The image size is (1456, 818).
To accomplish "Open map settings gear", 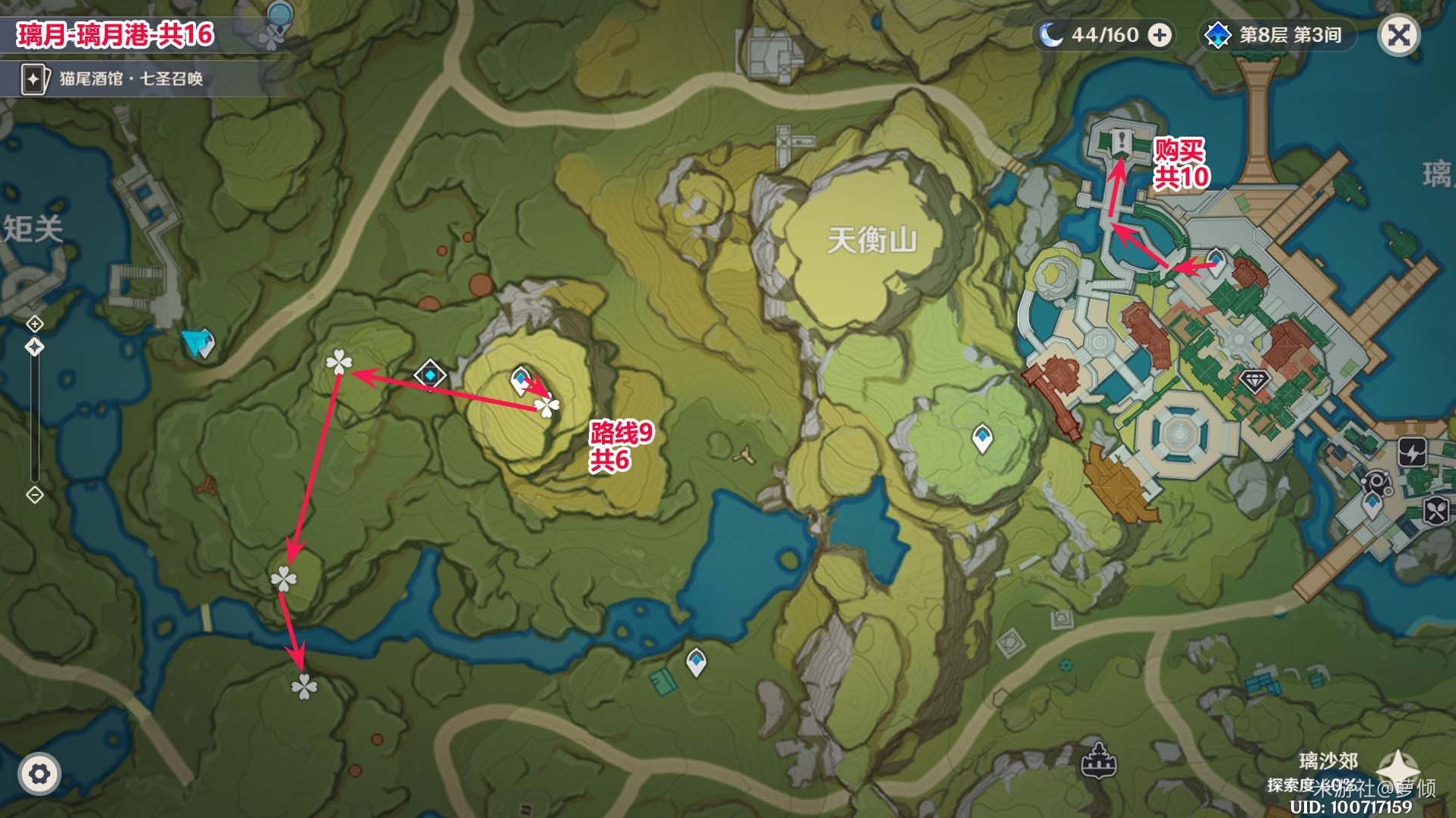I will coord(38,774).
